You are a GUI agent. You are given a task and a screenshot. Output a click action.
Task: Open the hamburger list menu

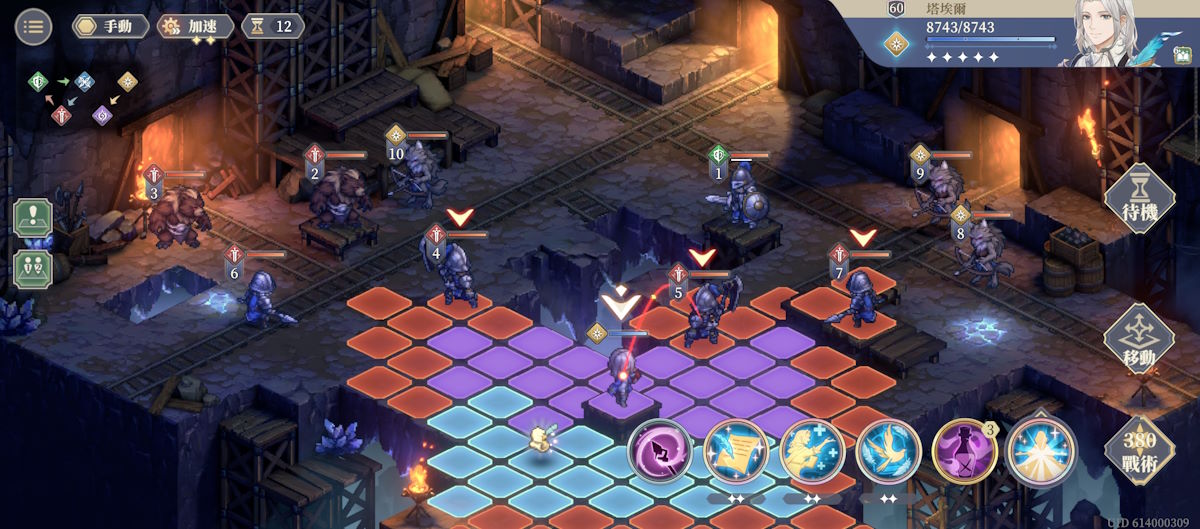click(33, 26)
